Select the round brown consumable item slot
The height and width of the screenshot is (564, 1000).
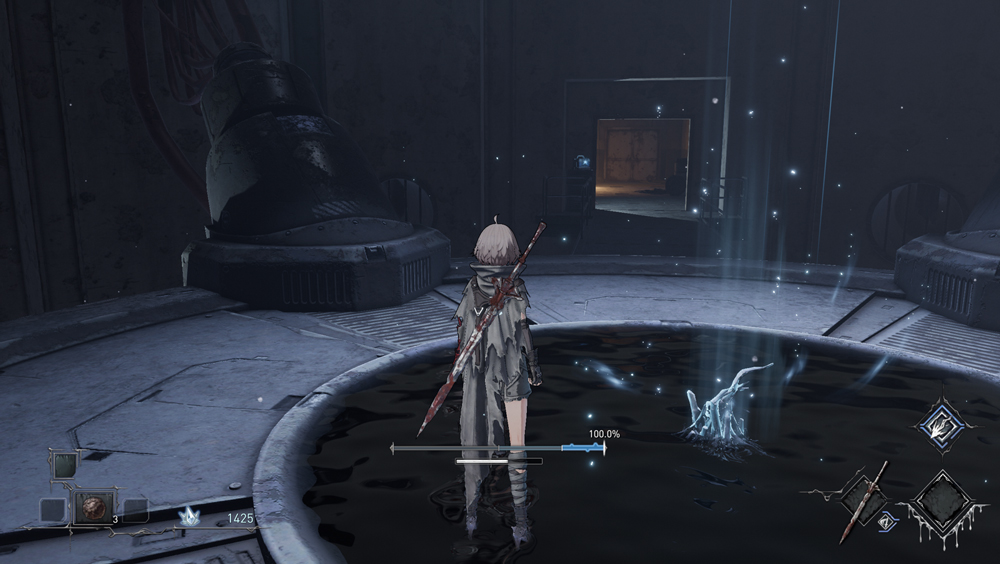[x=94, y=508]
